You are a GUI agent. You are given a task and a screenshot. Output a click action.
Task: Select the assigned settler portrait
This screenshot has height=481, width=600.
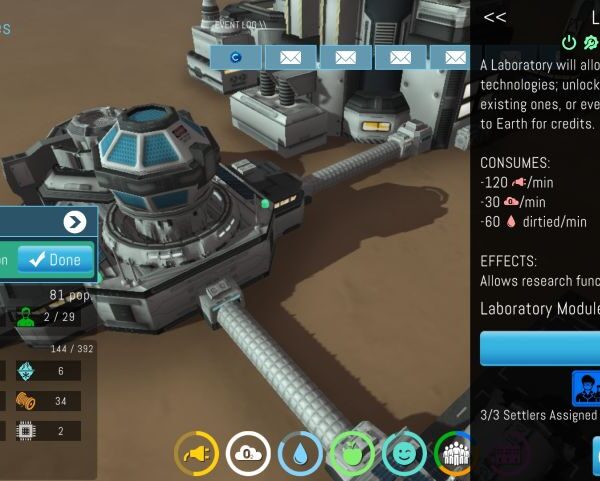click(586, 388)
